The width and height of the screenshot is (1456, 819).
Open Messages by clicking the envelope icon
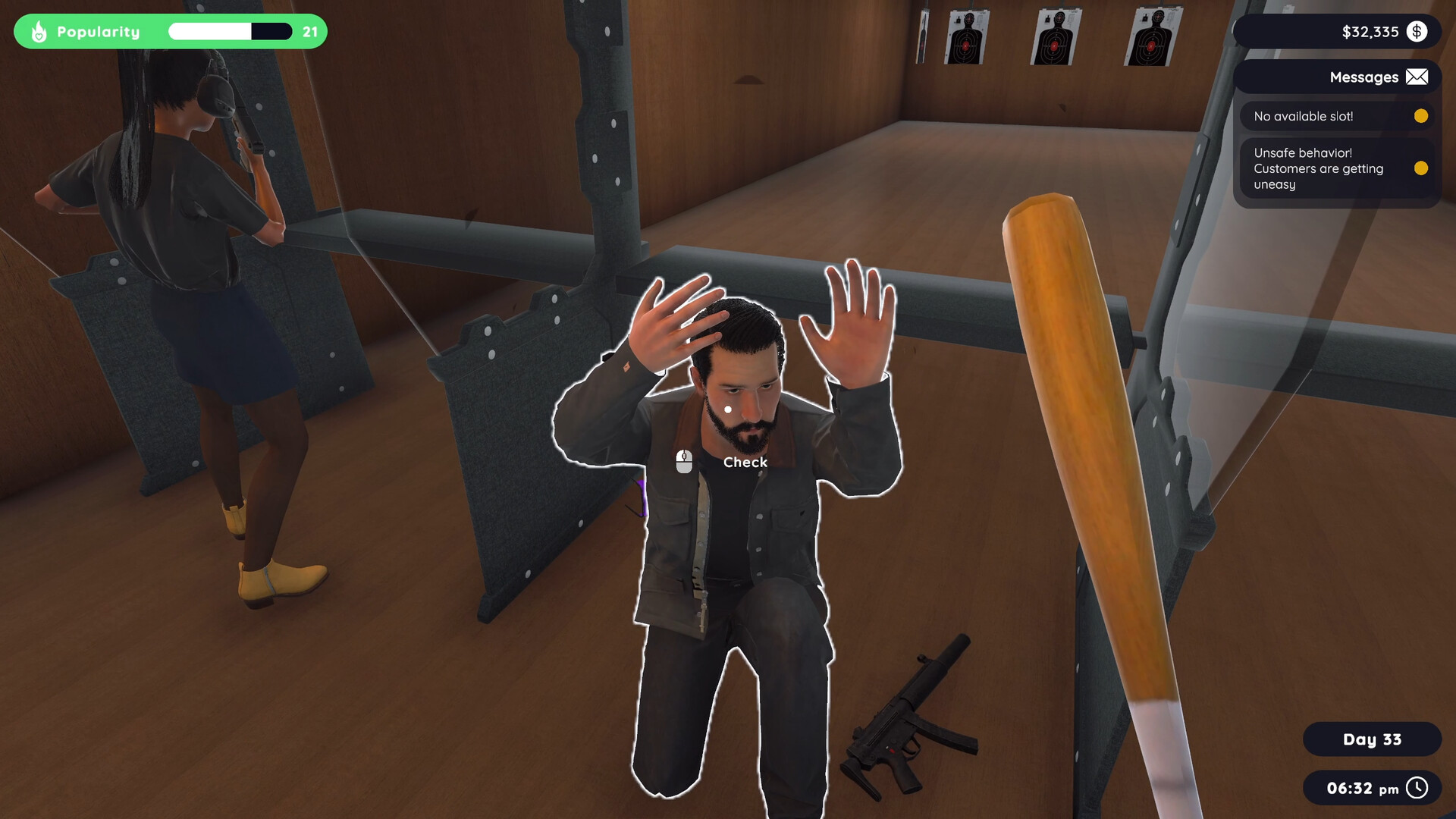1417,77
